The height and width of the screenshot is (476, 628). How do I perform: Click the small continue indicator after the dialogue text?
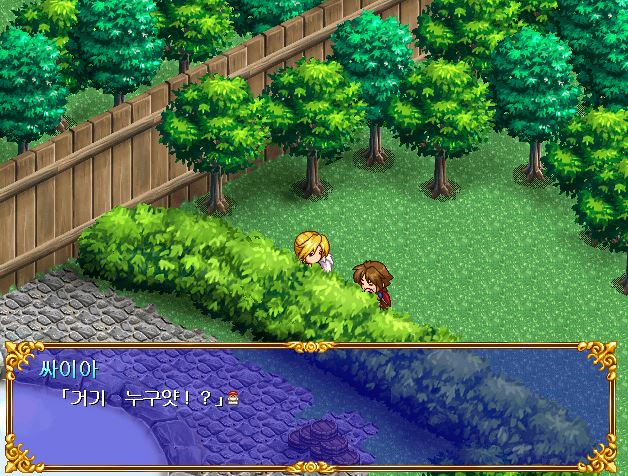tap(233, 397)
